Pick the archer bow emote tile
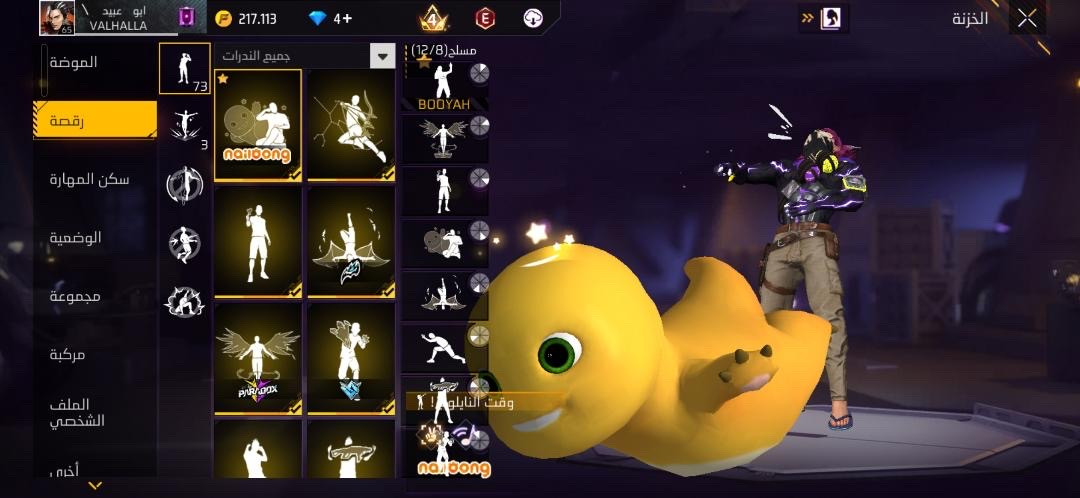Screen dimensions: 1080x498 [351, 125]
